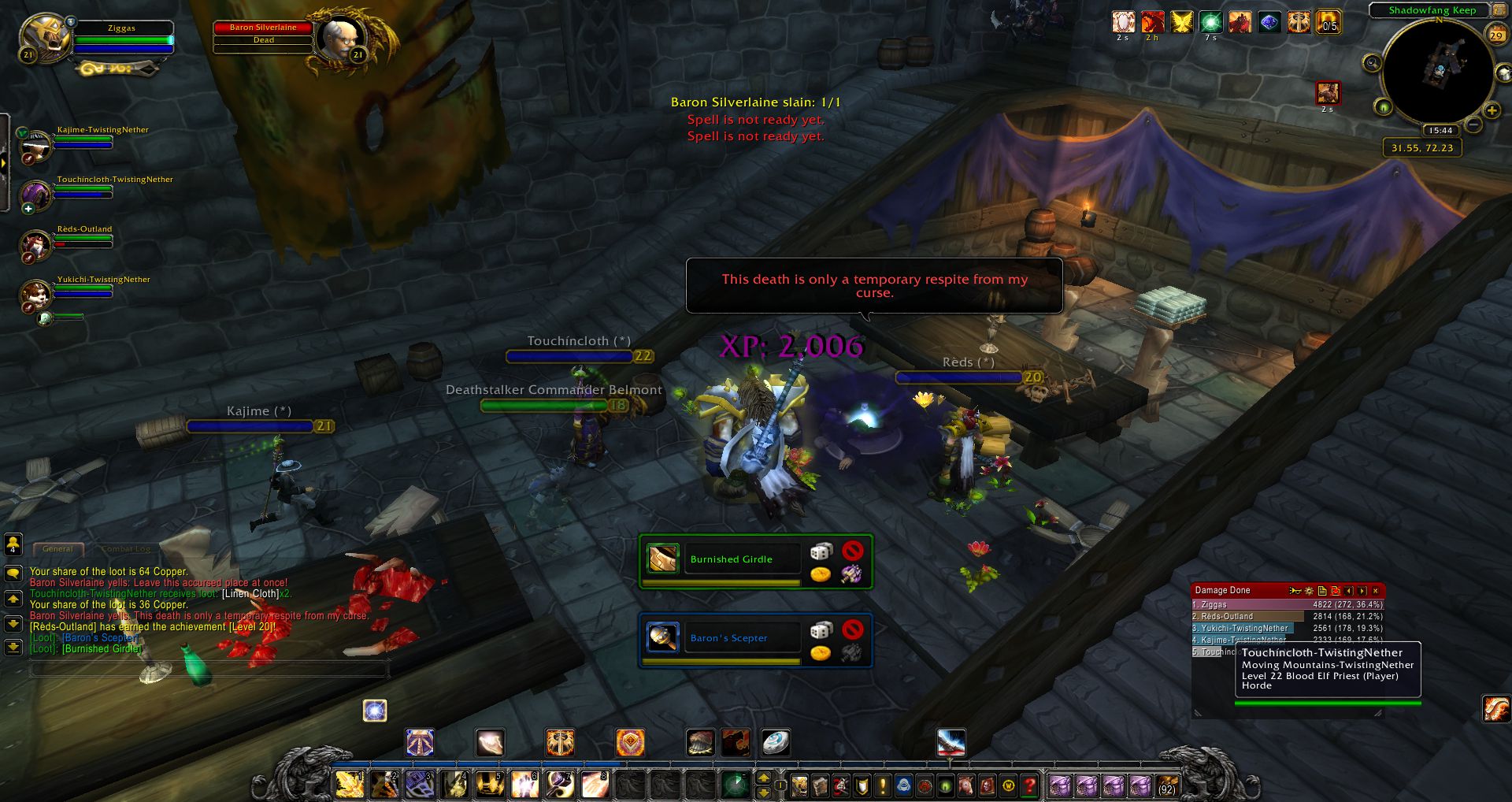Click the Arcane Intellect blue diamond buff icon
The image size is (1512, 802).
pyautogui.click(x=1269, y=23)
